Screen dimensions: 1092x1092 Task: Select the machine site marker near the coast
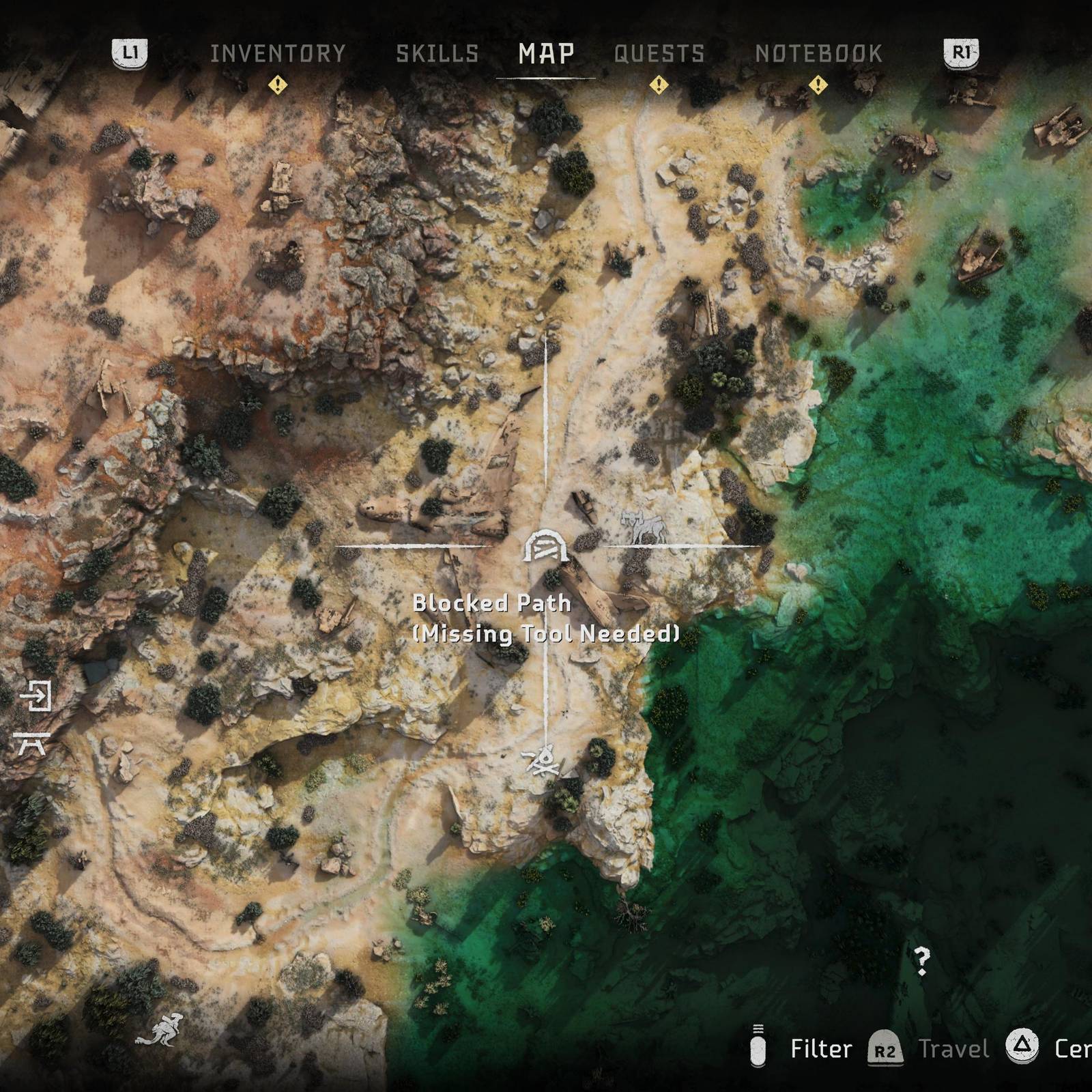pos(643,528)
